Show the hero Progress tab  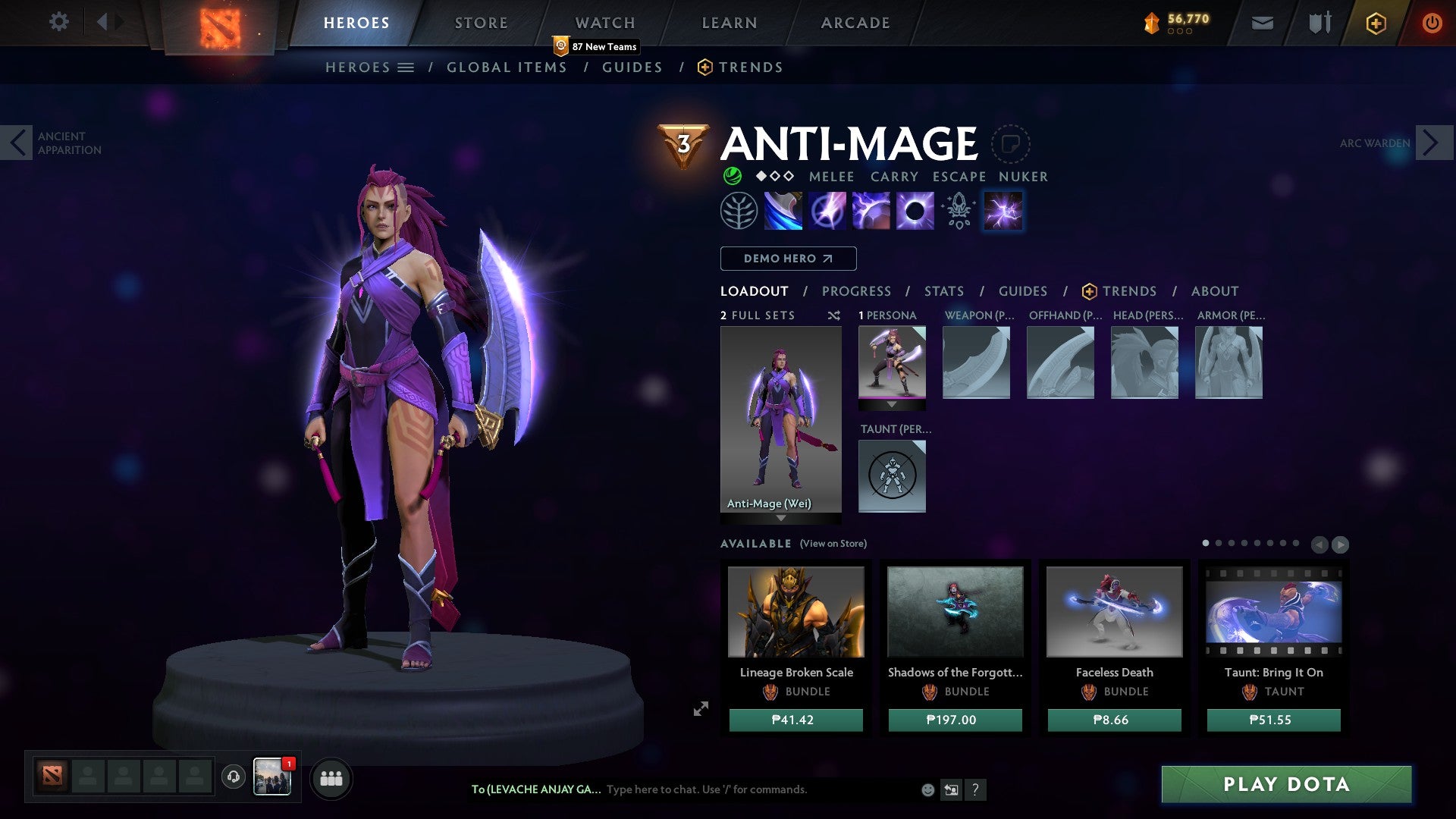pos(856,291)
